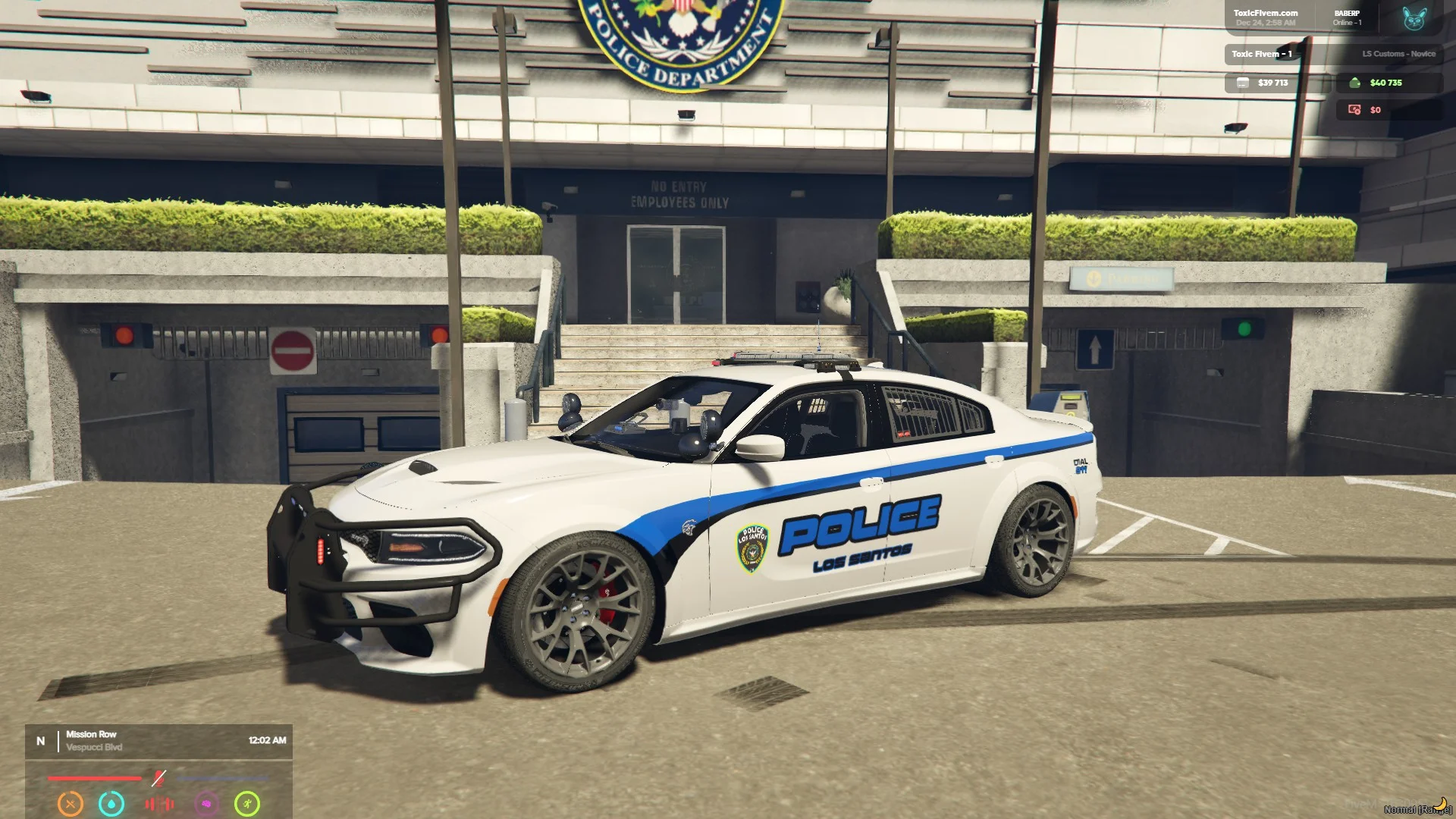Click the cyan rabbit server logo
Viewport: 1456px width, 819px height.
(1414, 18)
